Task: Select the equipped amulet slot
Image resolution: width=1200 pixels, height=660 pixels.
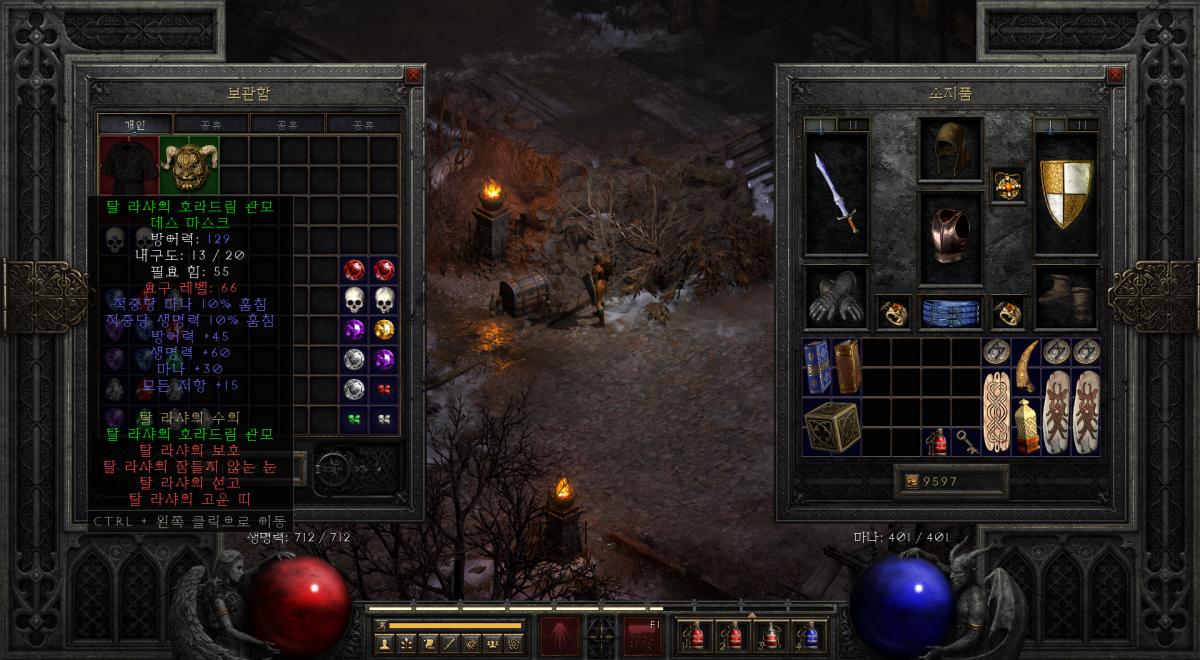Action: pos(1007,185)
